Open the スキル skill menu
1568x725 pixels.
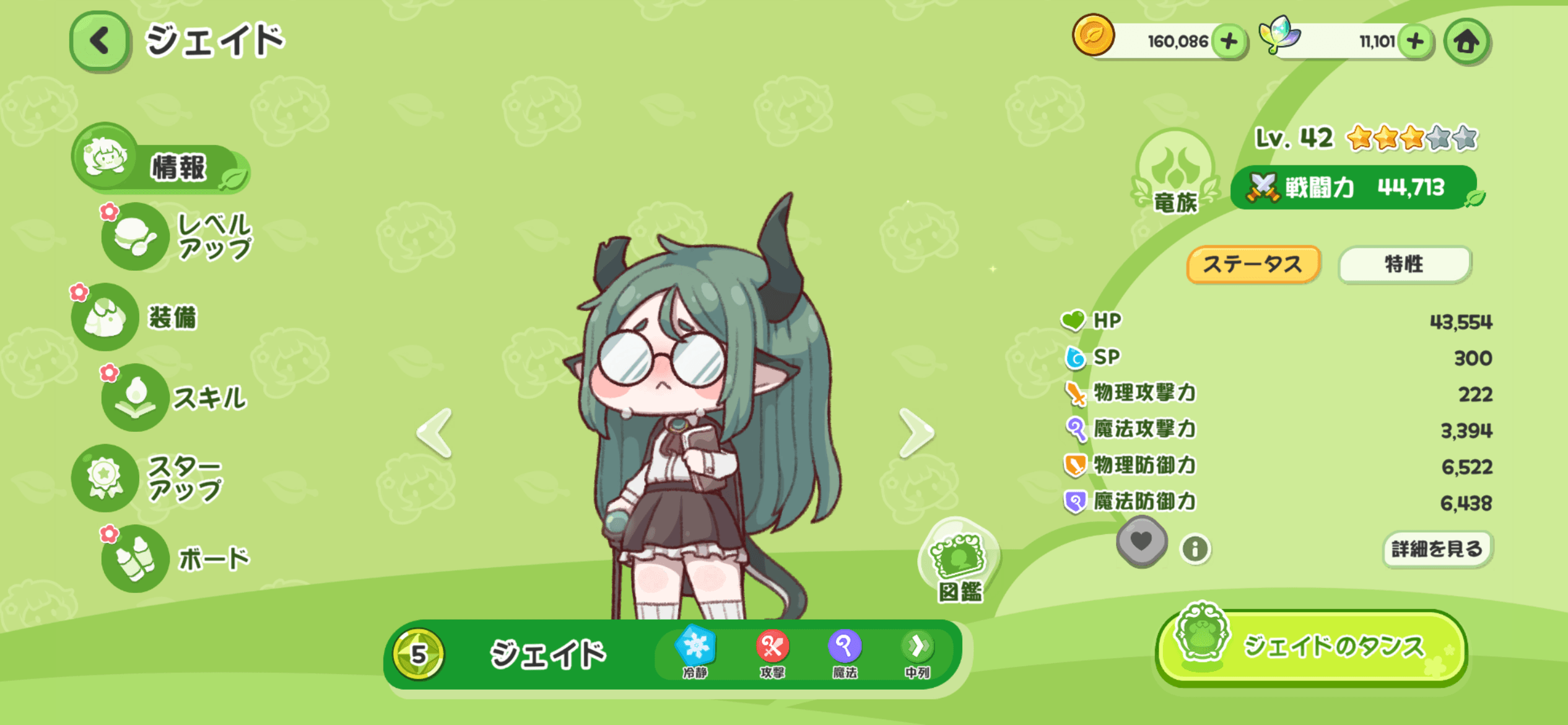176,397
